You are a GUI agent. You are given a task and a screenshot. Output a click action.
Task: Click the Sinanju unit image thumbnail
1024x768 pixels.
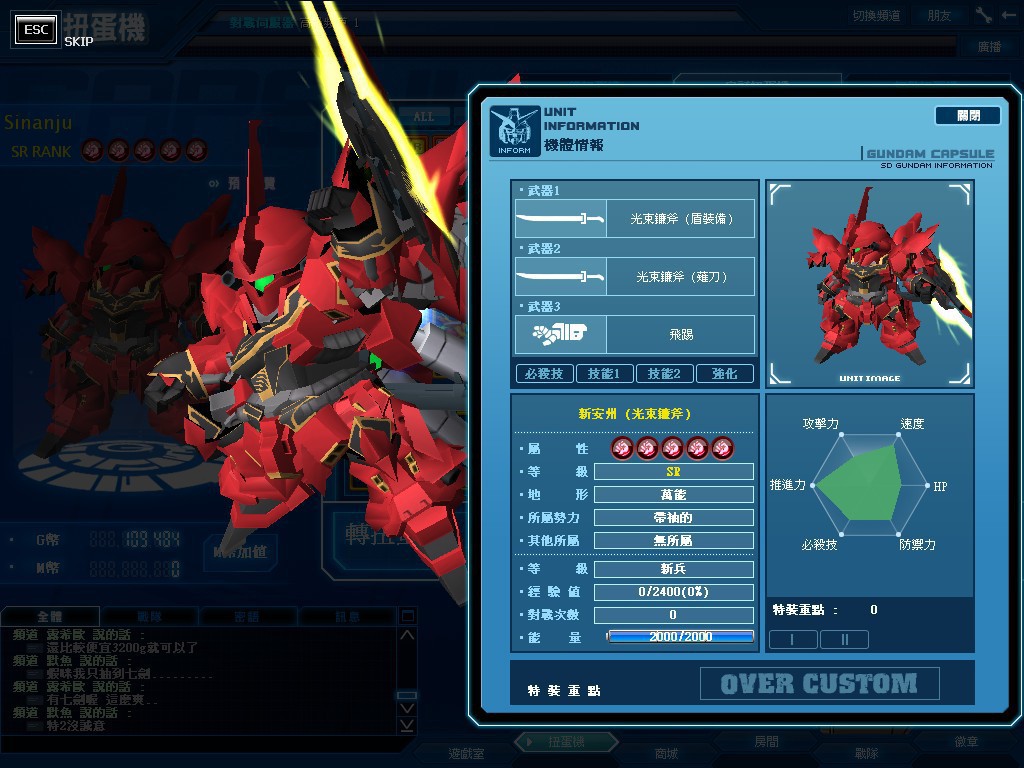point(869,283)
